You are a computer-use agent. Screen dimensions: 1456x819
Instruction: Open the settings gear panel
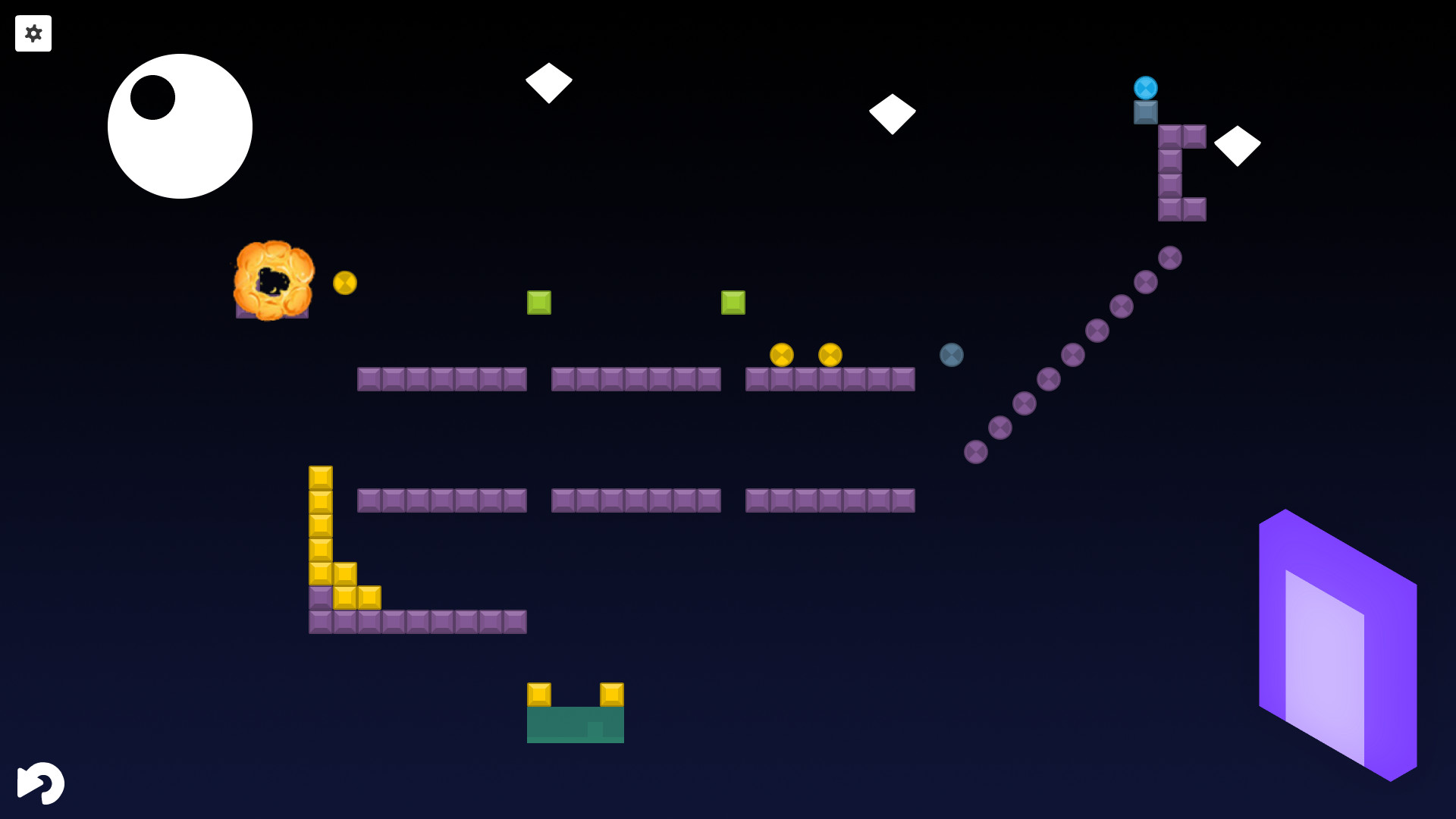pyautogui.click(x=33, y=33)
